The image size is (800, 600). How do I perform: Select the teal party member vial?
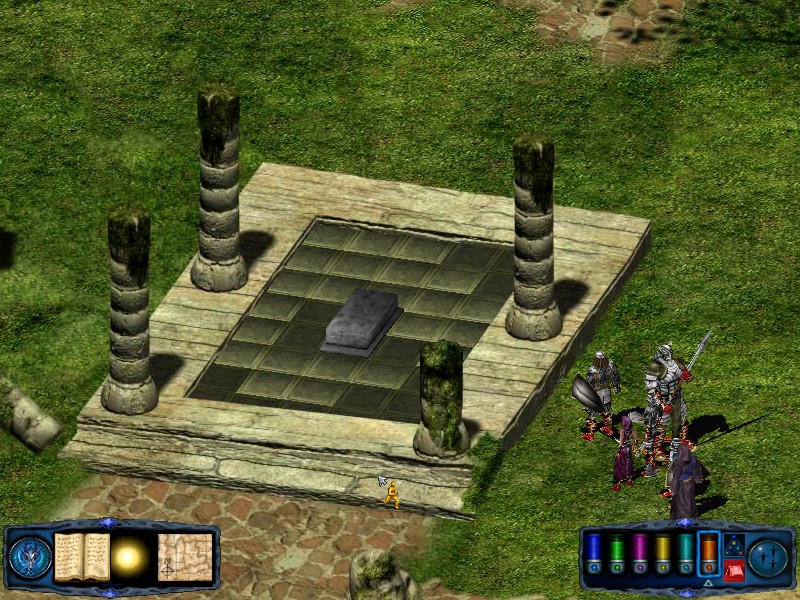coord(685,554)
